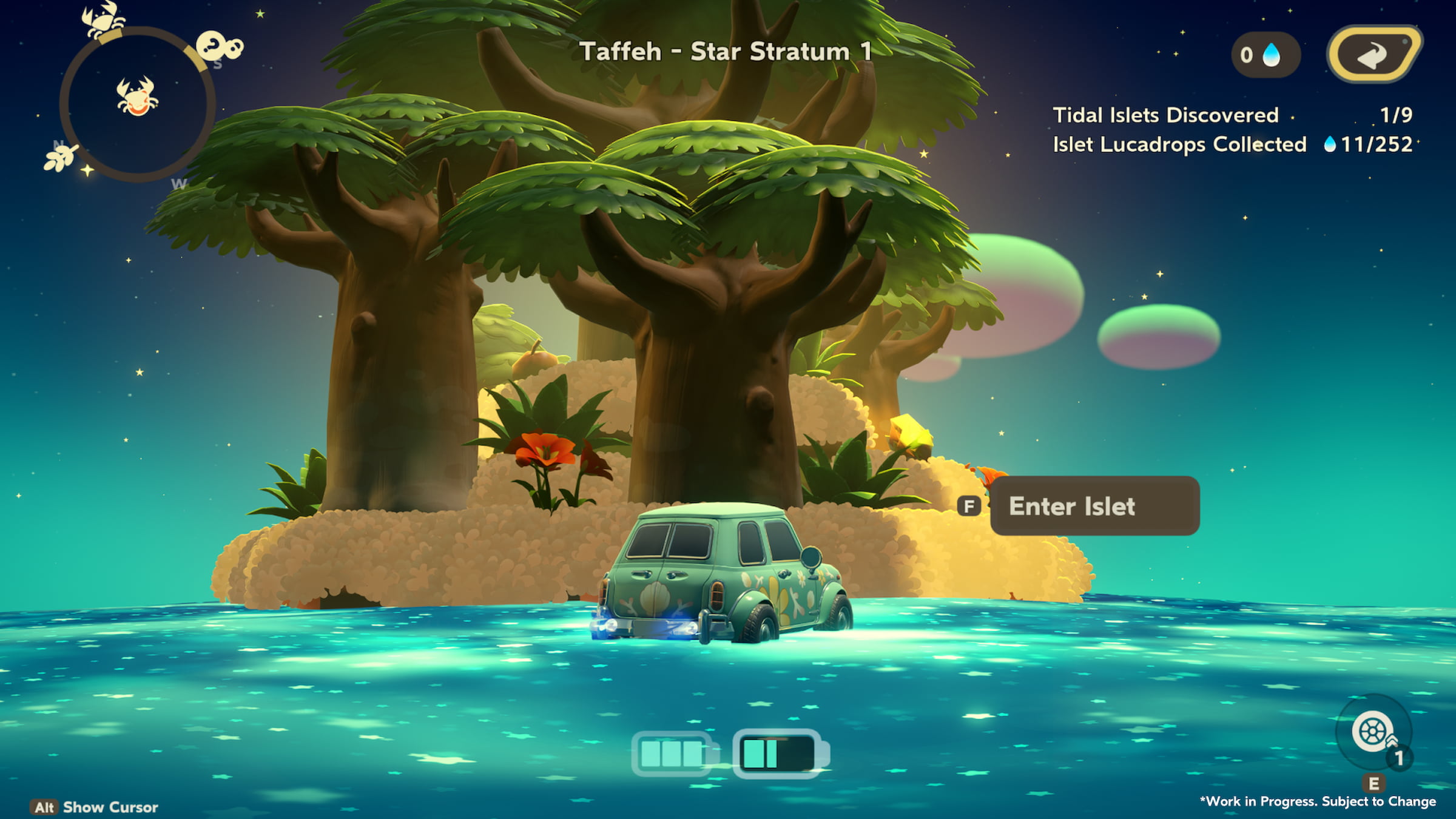Click the gold-framed exit arrow button
Viewport: 1456px width, 819px height.
[x=1373, y=55]
